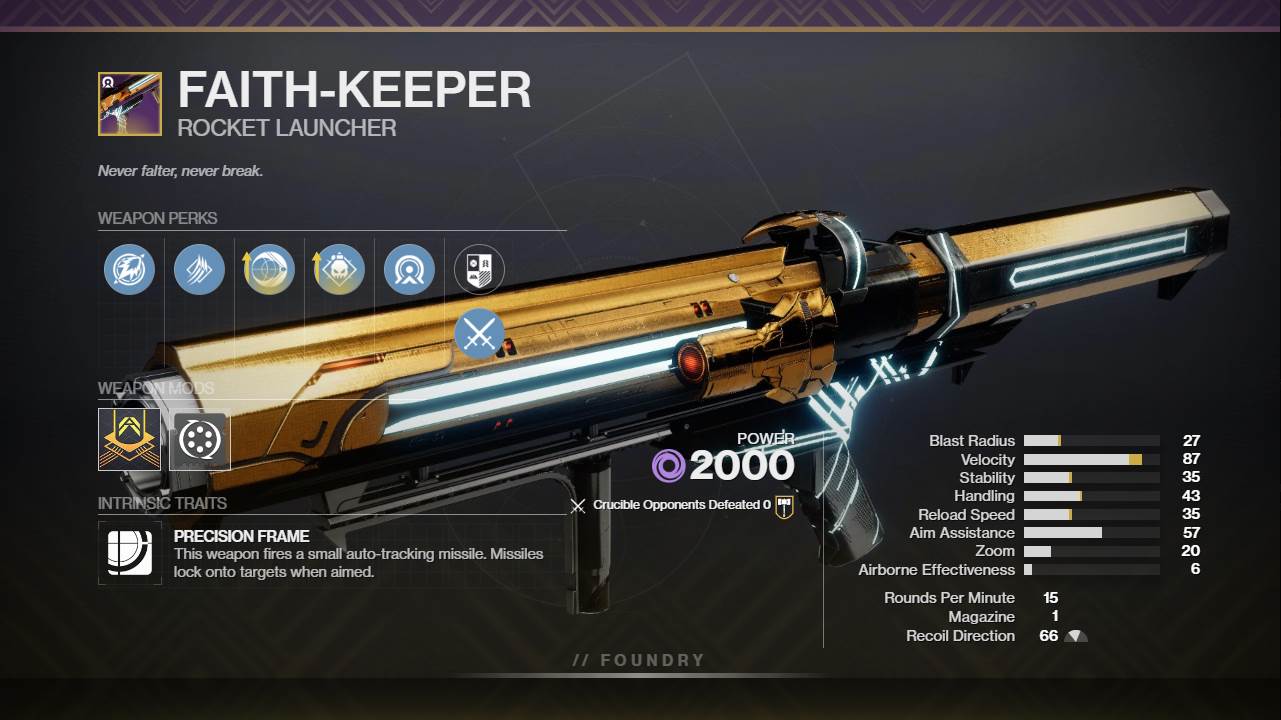Inspect the enhanced skull diamond perk
Viewport: 1281px width, 720px height.
[339, 269]
